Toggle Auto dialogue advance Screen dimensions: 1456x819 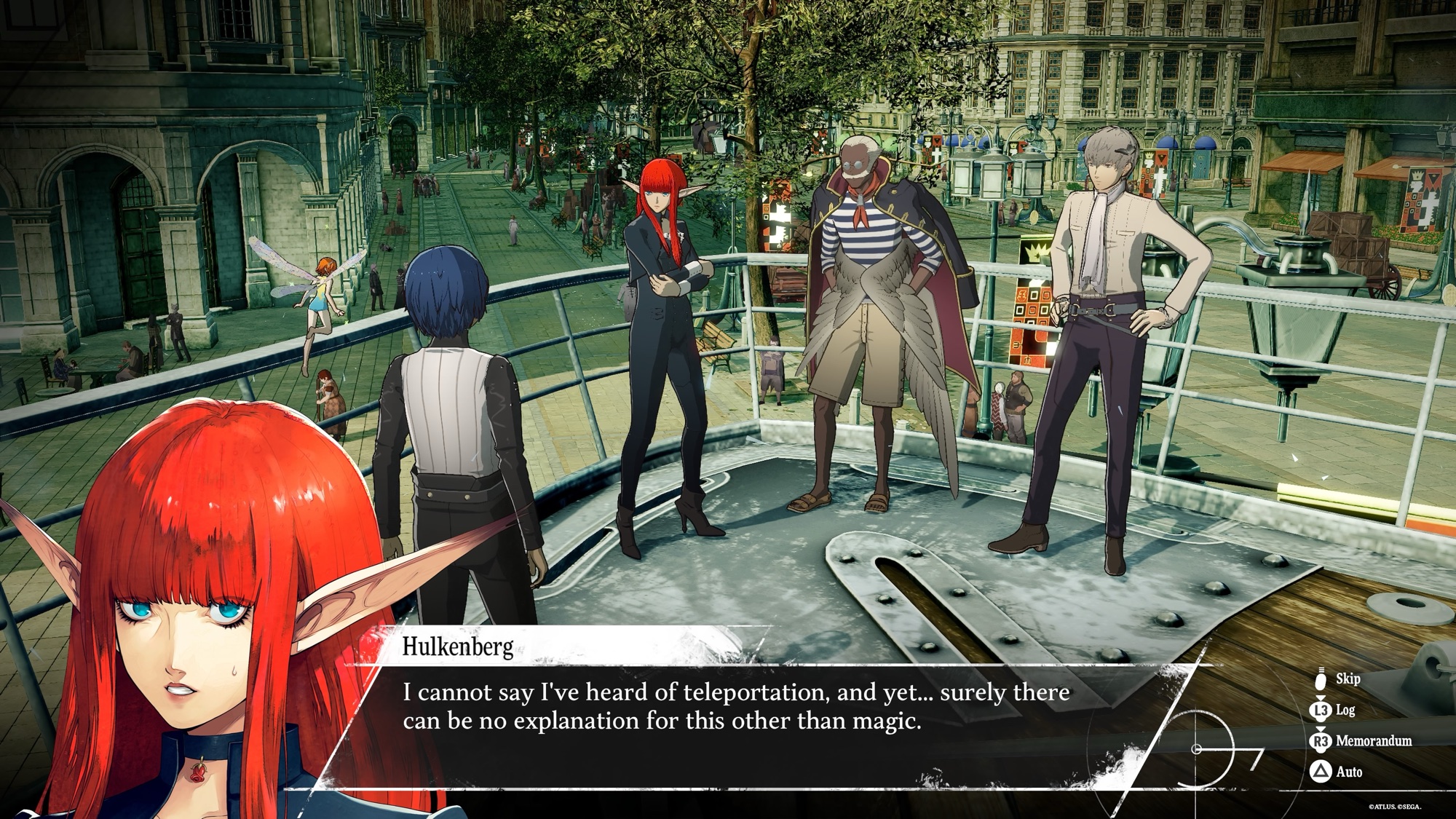1338,772
